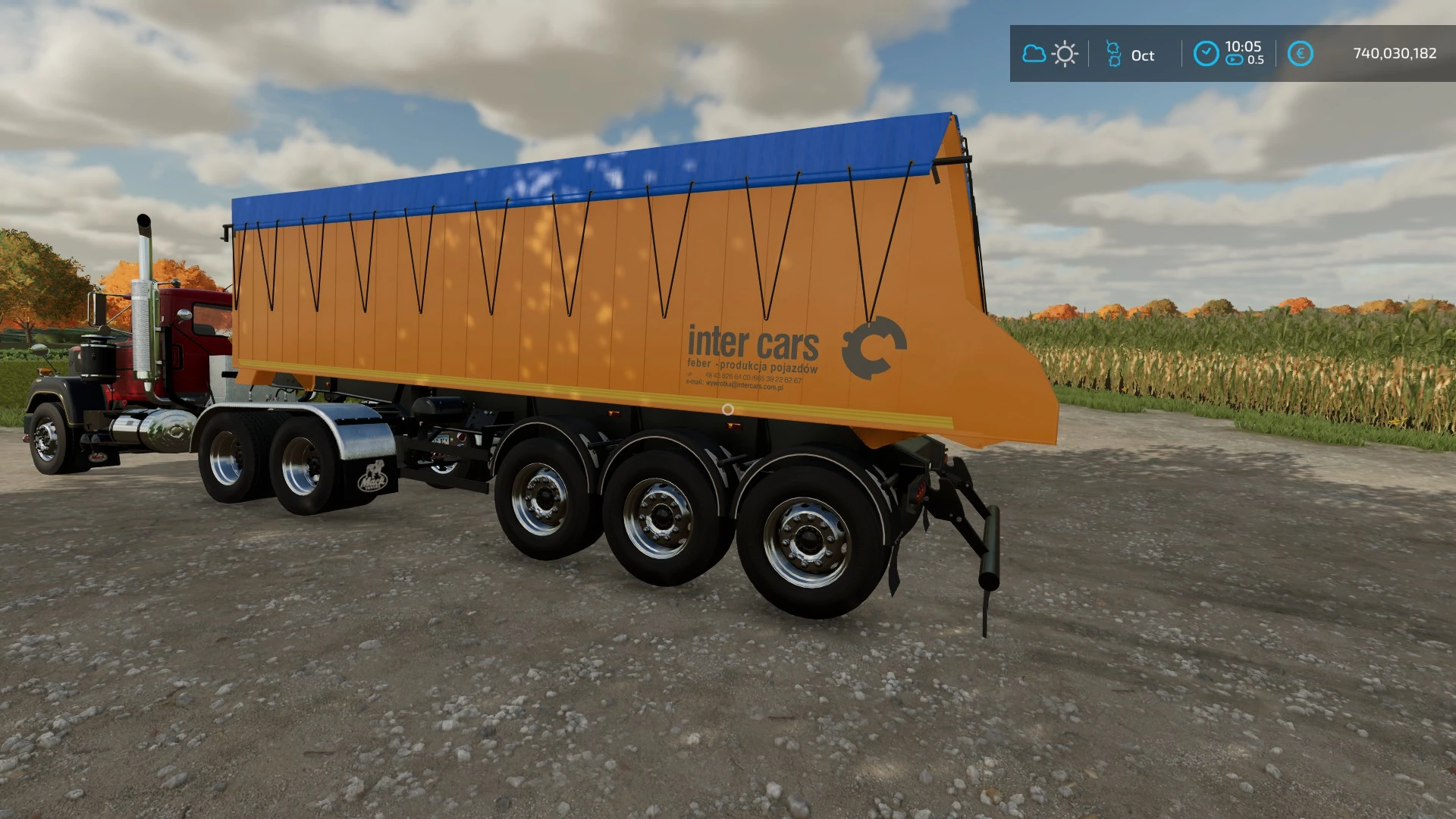Click the Oct month label
1456x819 pixels.
[x=1142, y=55]
